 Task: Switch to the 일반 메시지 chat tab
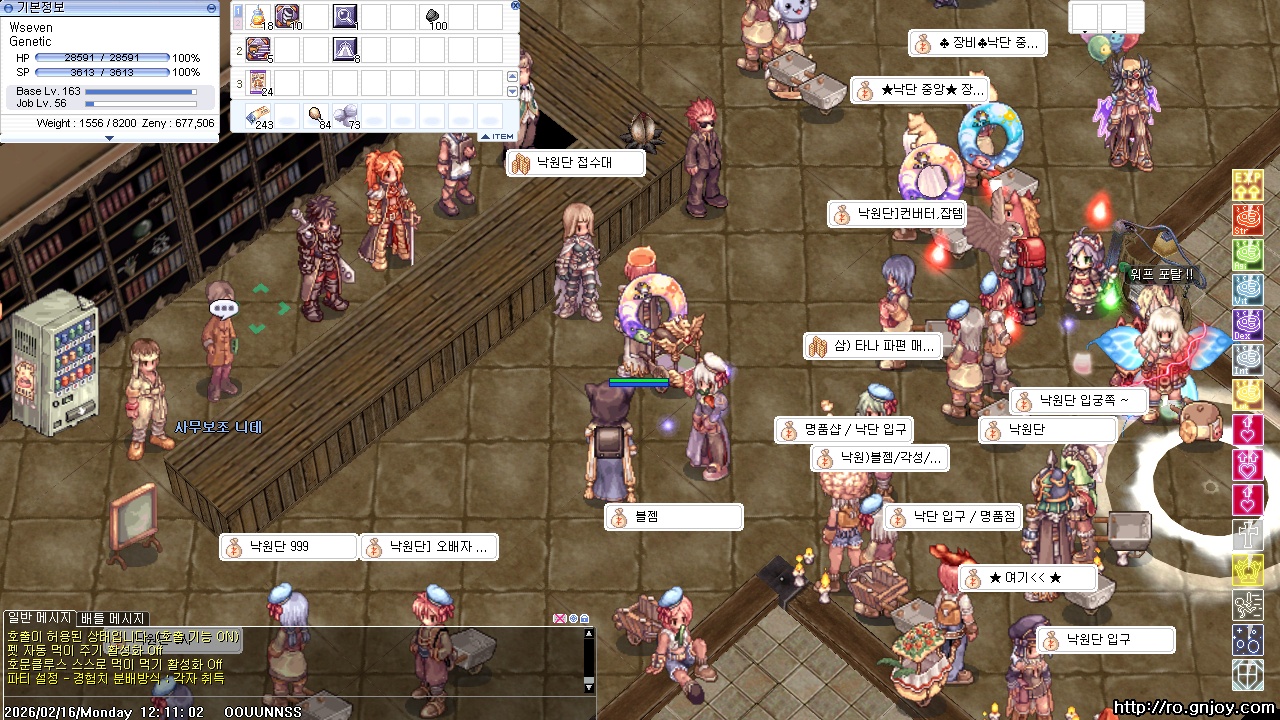point(40,618)
